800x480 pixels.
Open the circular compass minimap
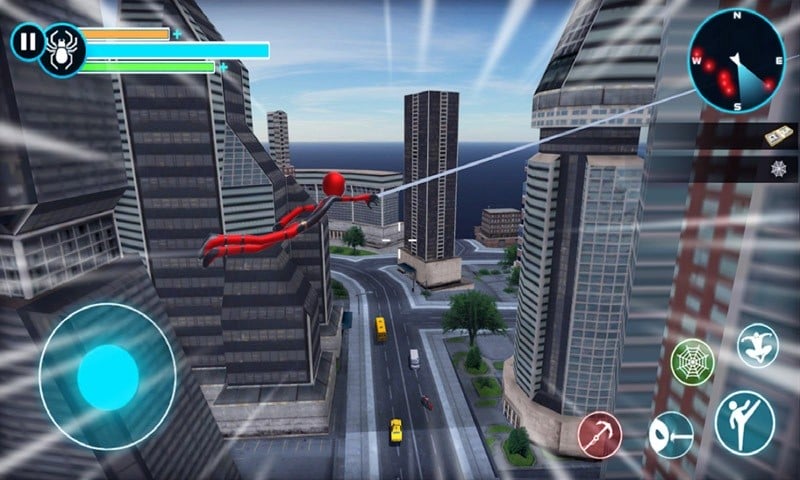pyautogui.click(x=736, y=60)
